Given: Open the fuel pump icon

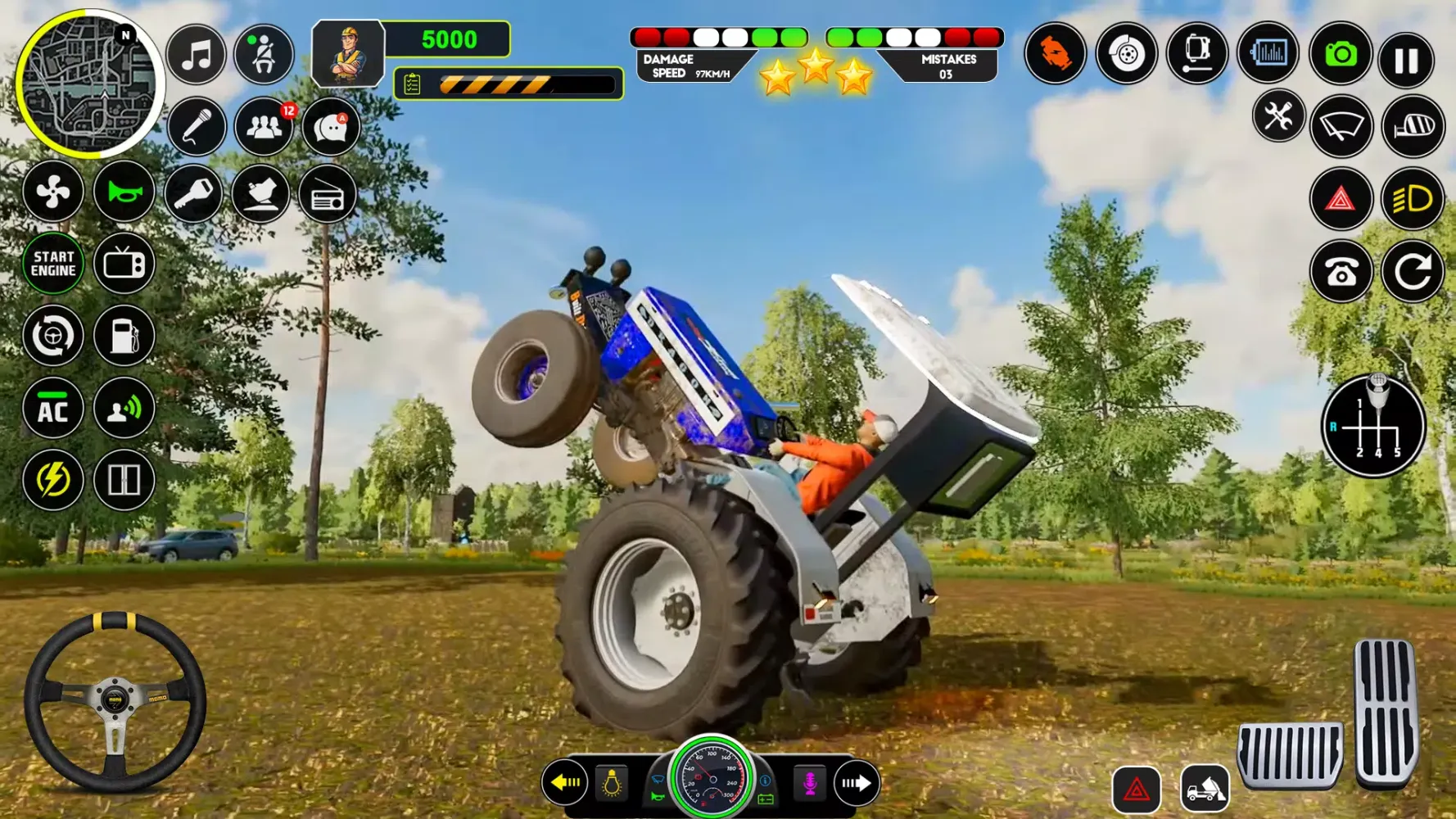Looking at the screenshot, I should point(124,336).
